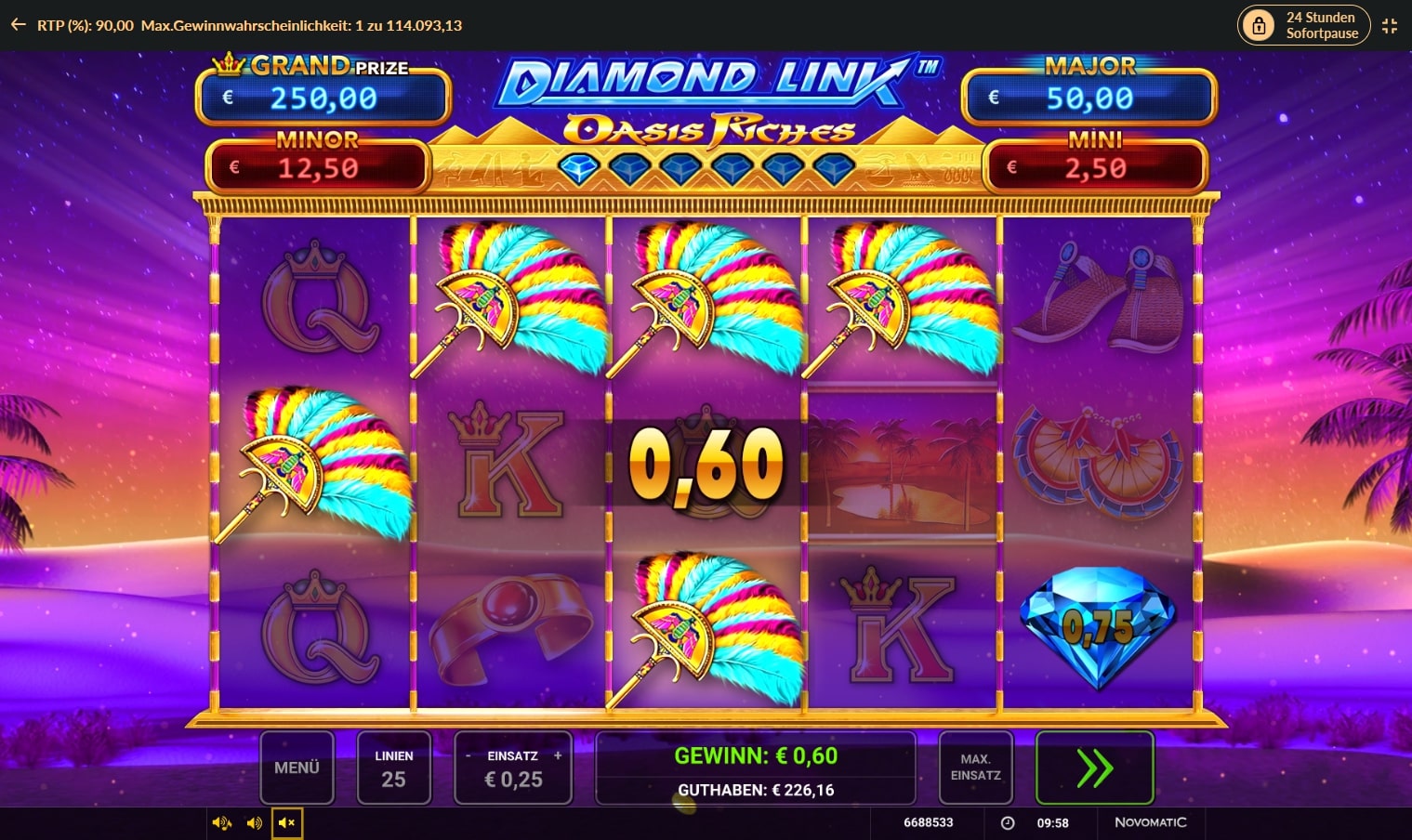Unmute by clicking the highlighted mute icon
This screenshot has width=1412, height=840.
(x=286, y=822)
